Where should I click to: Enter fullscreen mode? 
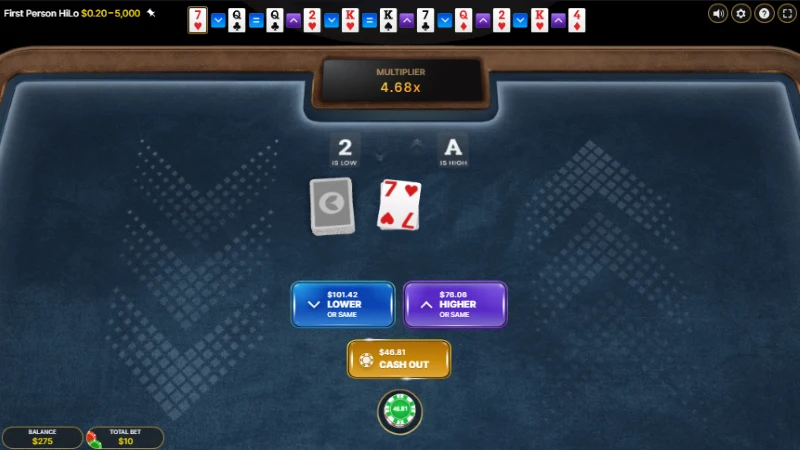point(786,13)
